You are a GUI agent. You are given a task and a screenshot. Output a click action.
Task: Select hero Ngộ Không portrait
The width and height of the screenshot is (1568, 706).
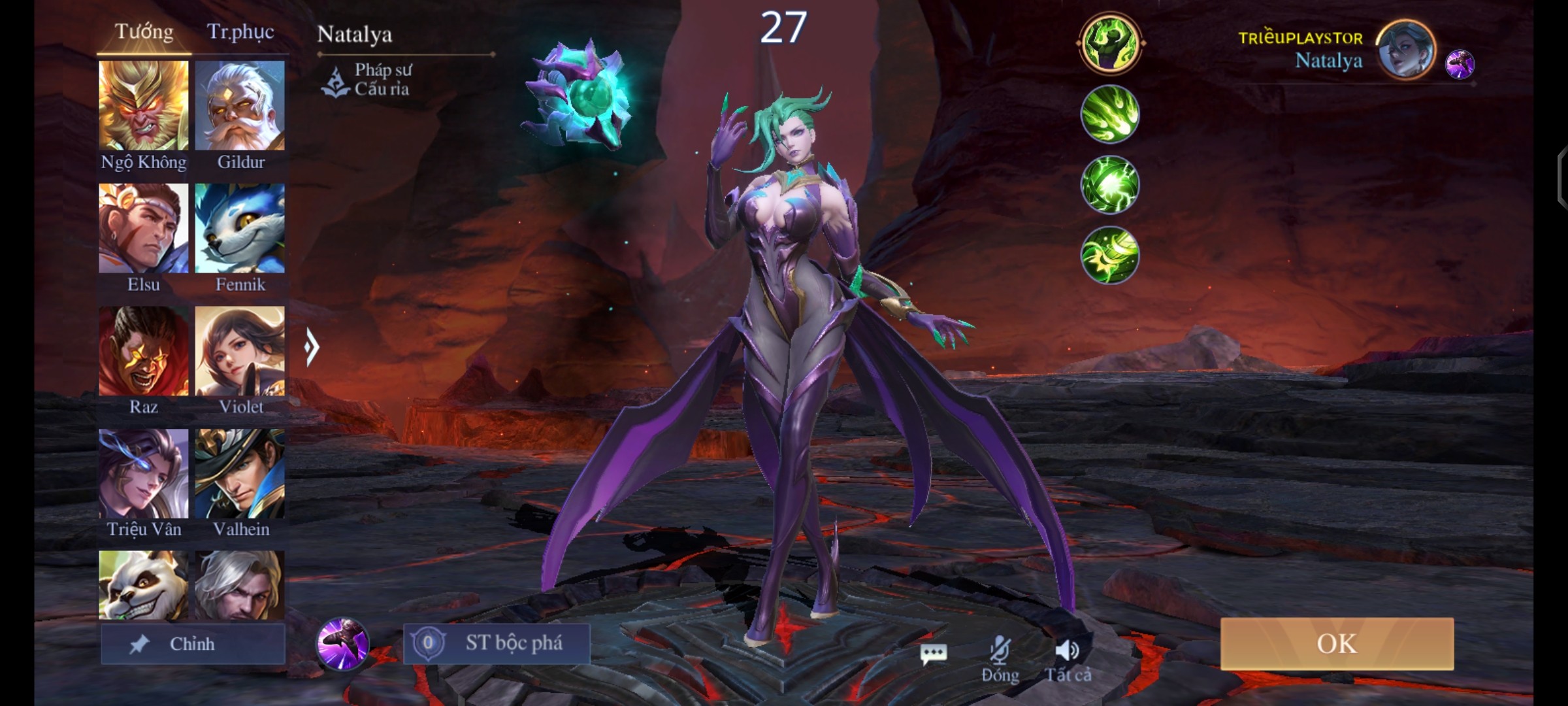point(144,105)
